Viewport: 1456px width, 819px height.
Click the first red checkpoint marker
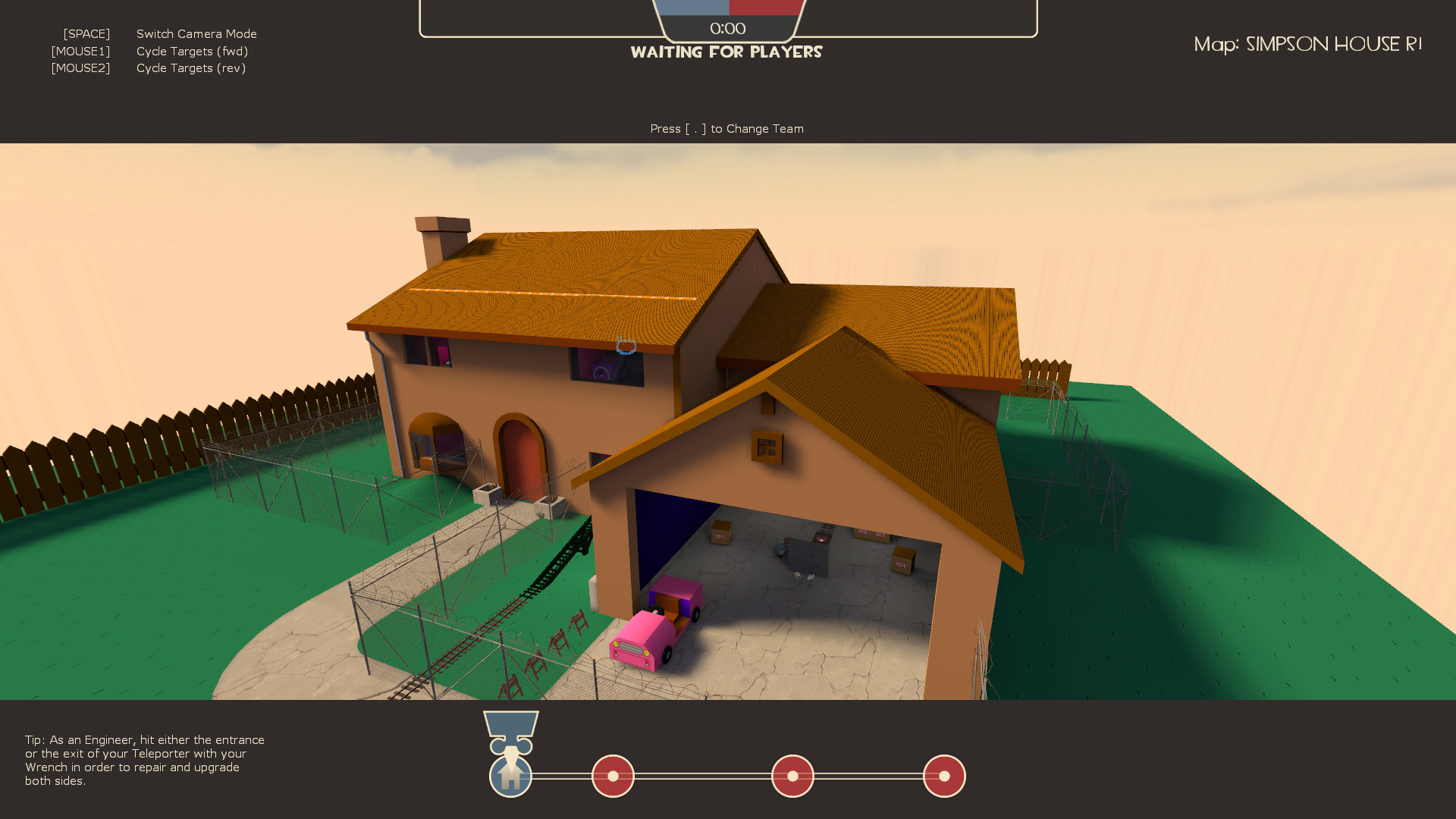click(613, 776)
